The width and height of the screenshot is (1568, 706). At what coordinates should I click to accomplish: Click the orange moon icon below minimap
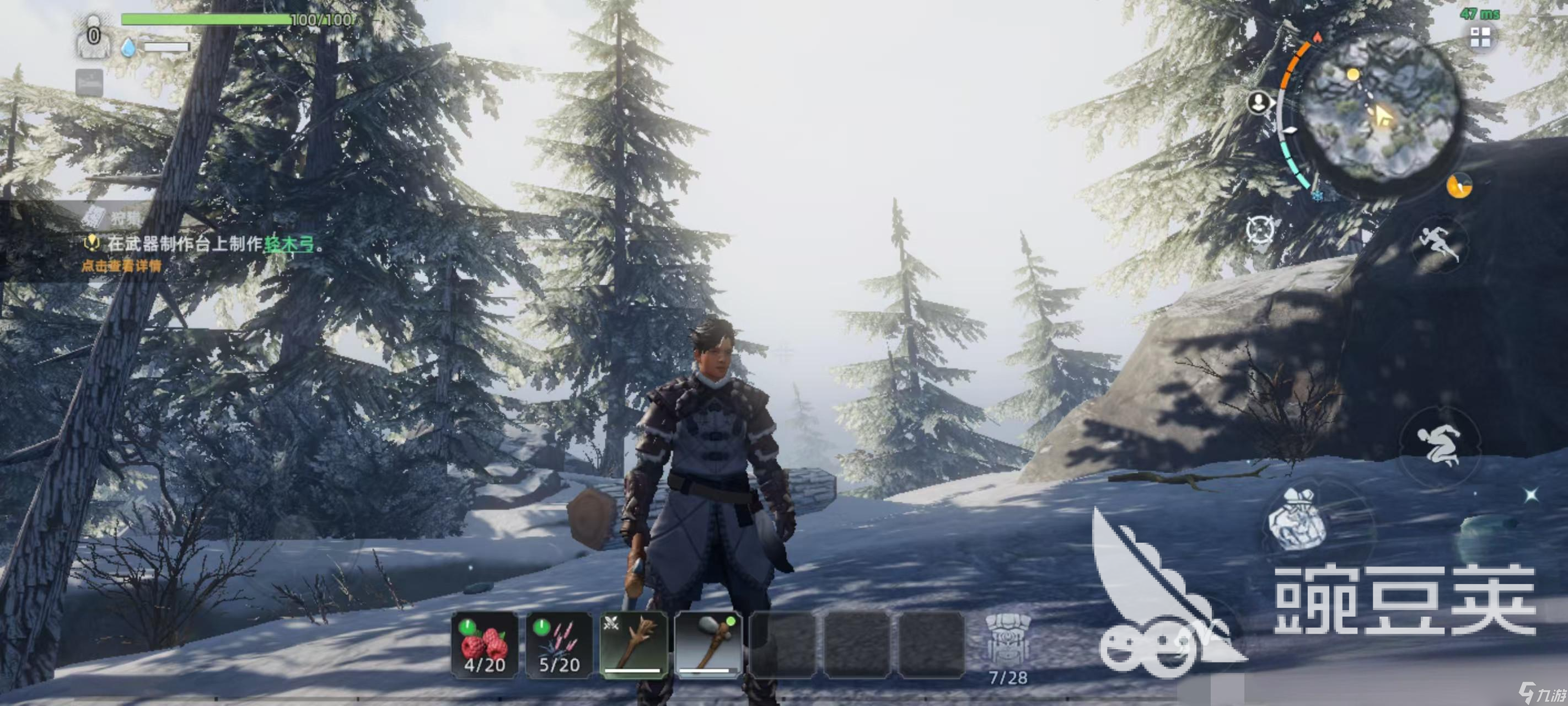point(1459,186)
